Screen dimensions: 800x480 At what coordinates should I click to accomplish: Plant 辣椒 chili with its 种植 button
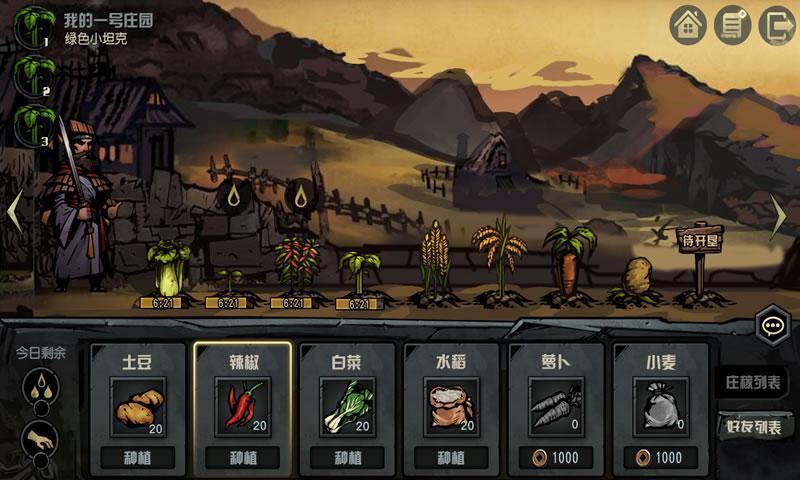click(242, 458)
